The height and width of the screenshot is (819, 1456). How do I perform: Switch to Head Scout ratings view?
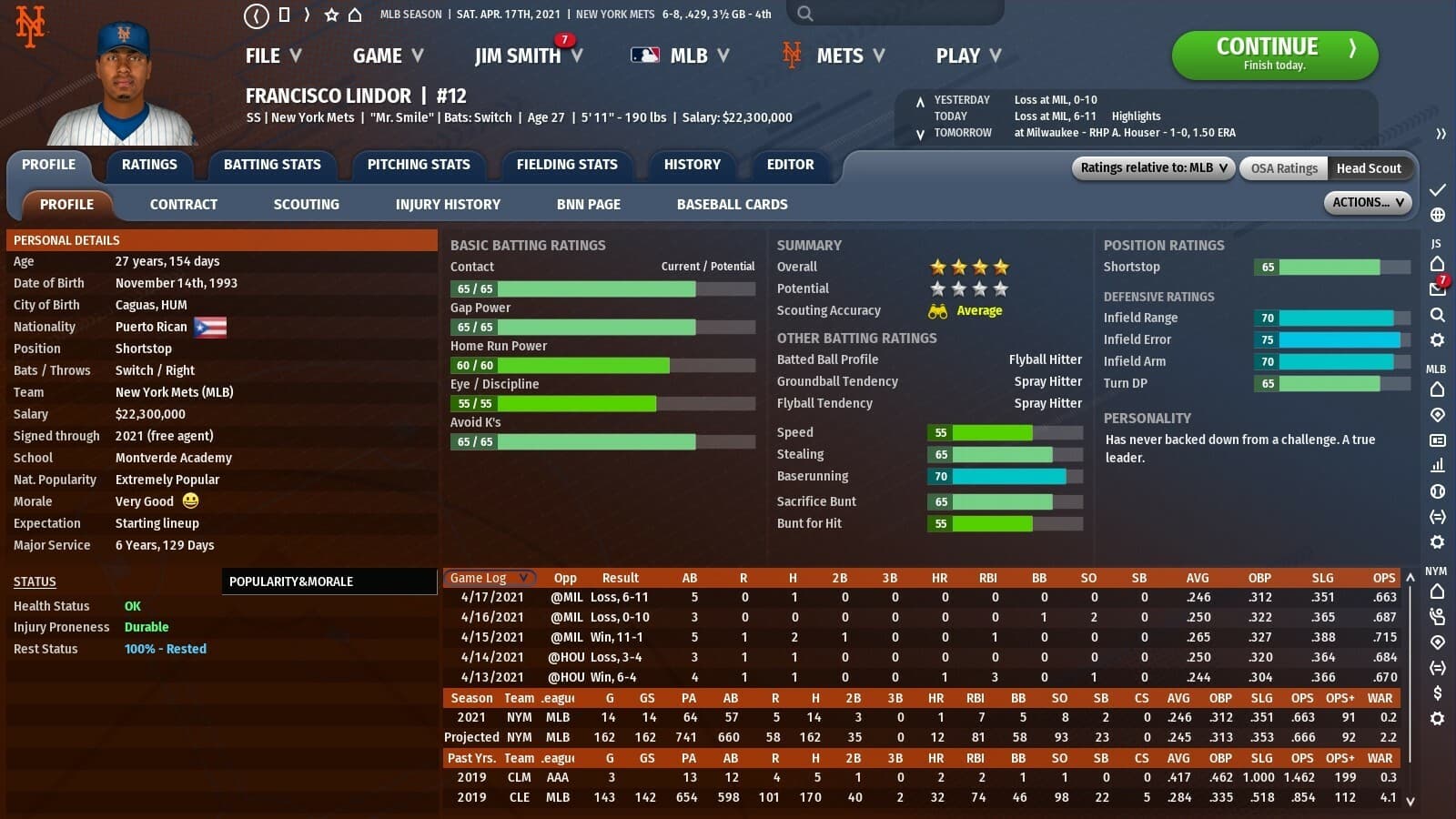(1371, 167)
